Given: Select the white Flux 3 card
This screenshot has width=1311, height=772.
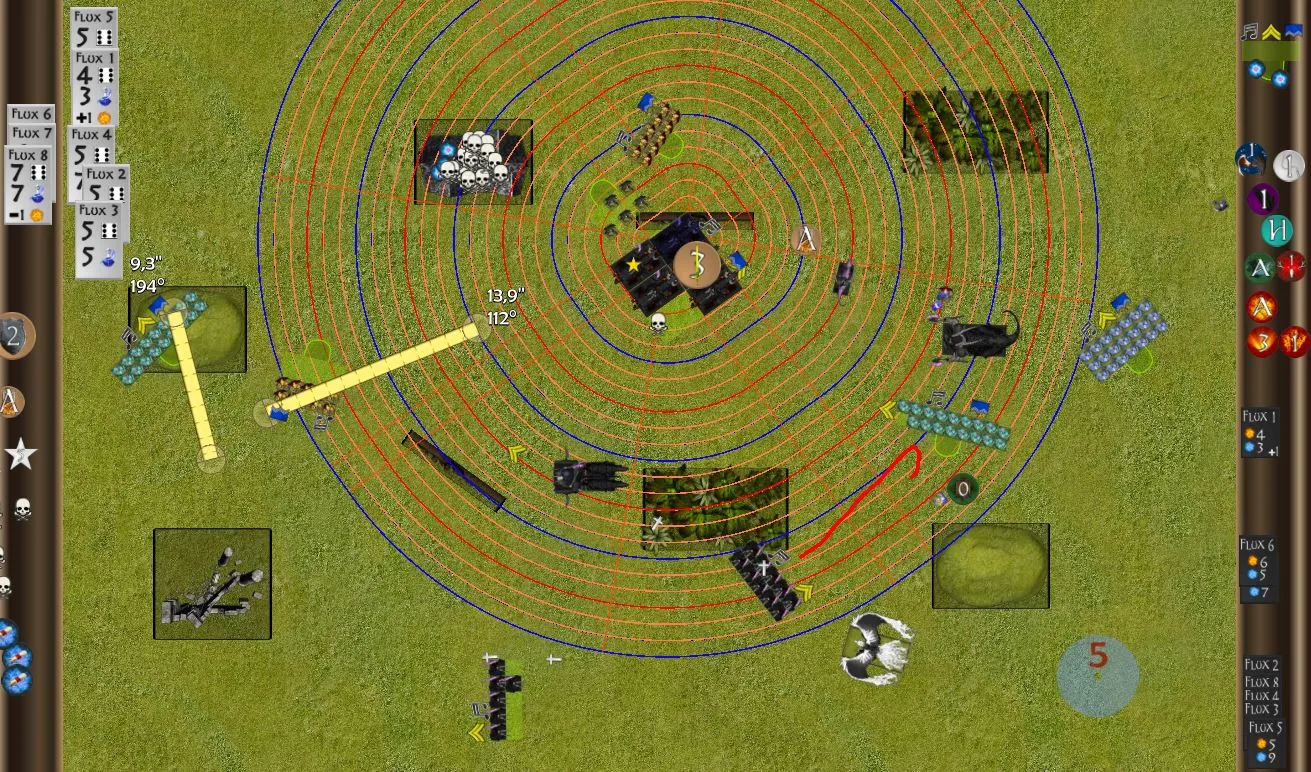Looking at the screenshot, I should click(x=99, y=239).
